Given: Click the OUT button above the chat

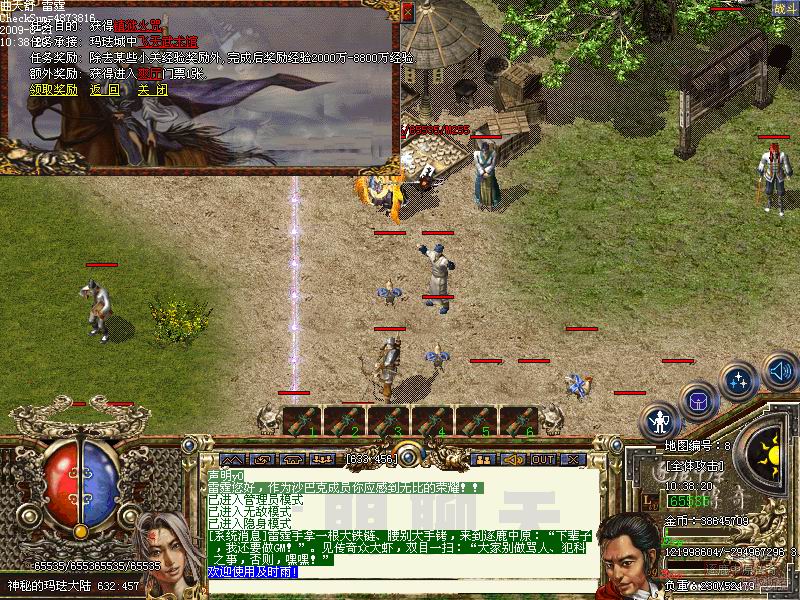Looking at the screenshot, I should click(x=543, y=459).
